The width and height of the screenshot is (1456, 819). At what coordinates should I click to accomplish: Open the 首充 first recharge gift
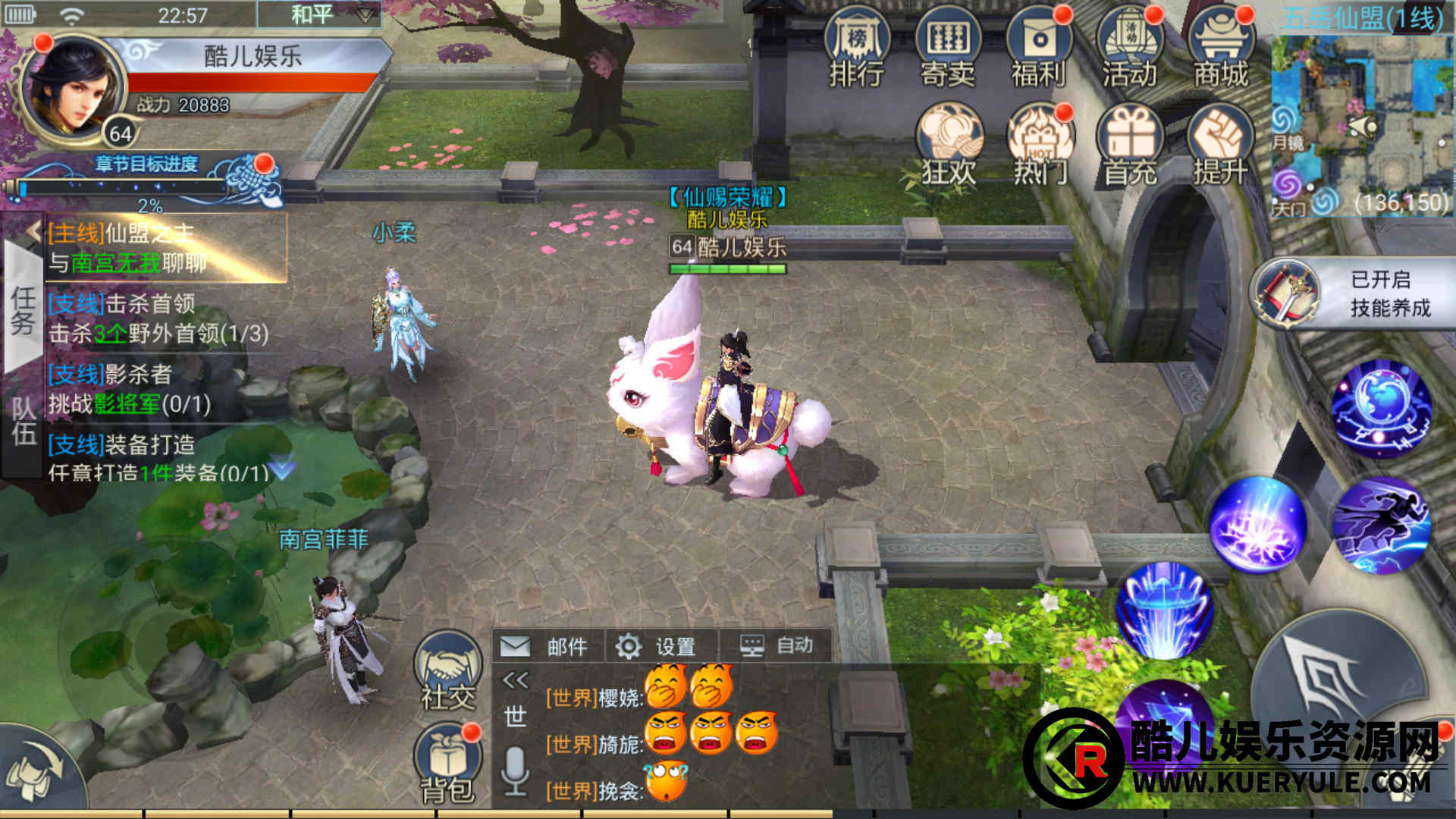(x=1131, y=144)
